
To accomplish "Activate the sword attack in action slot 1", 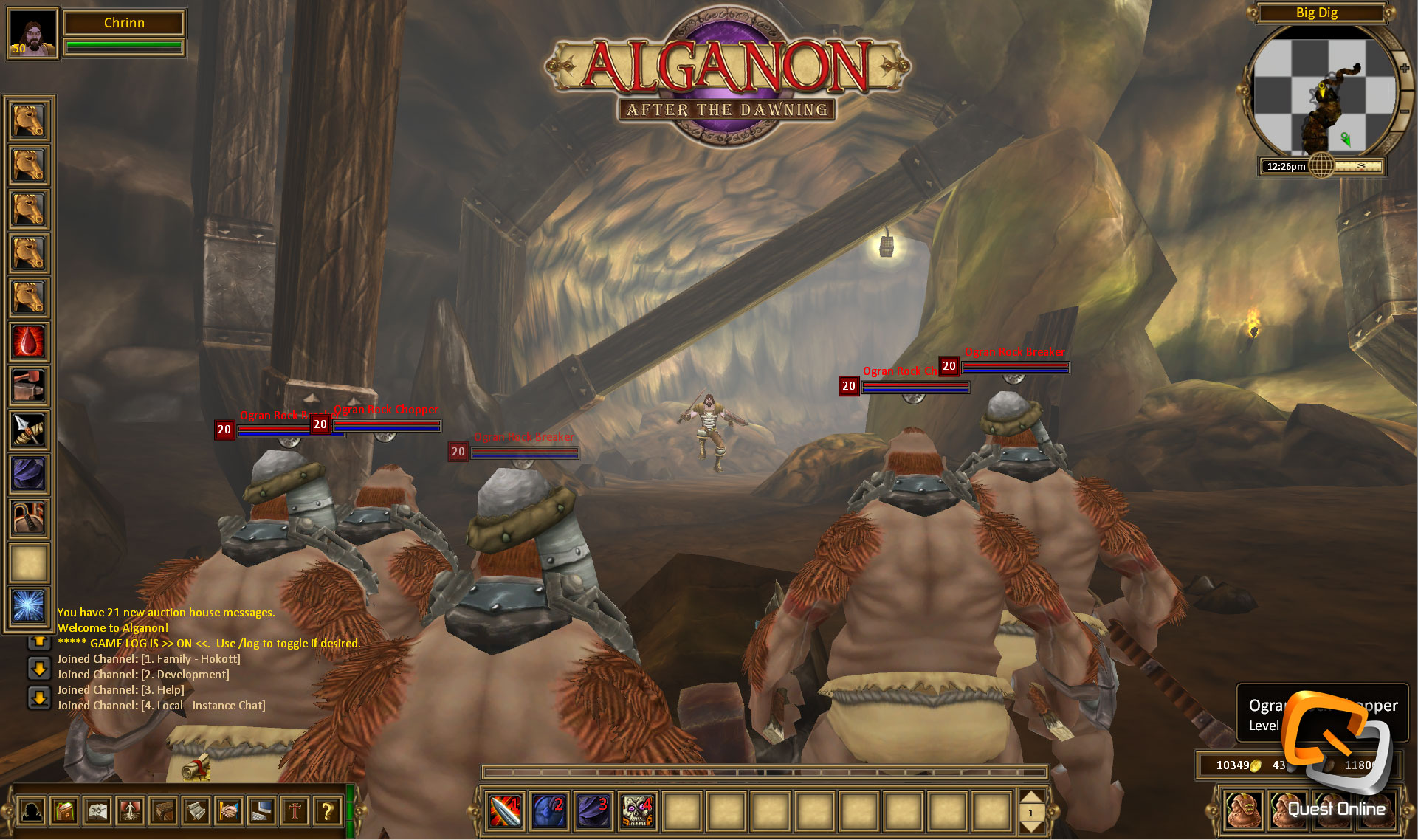I will (x=504, y=811).
